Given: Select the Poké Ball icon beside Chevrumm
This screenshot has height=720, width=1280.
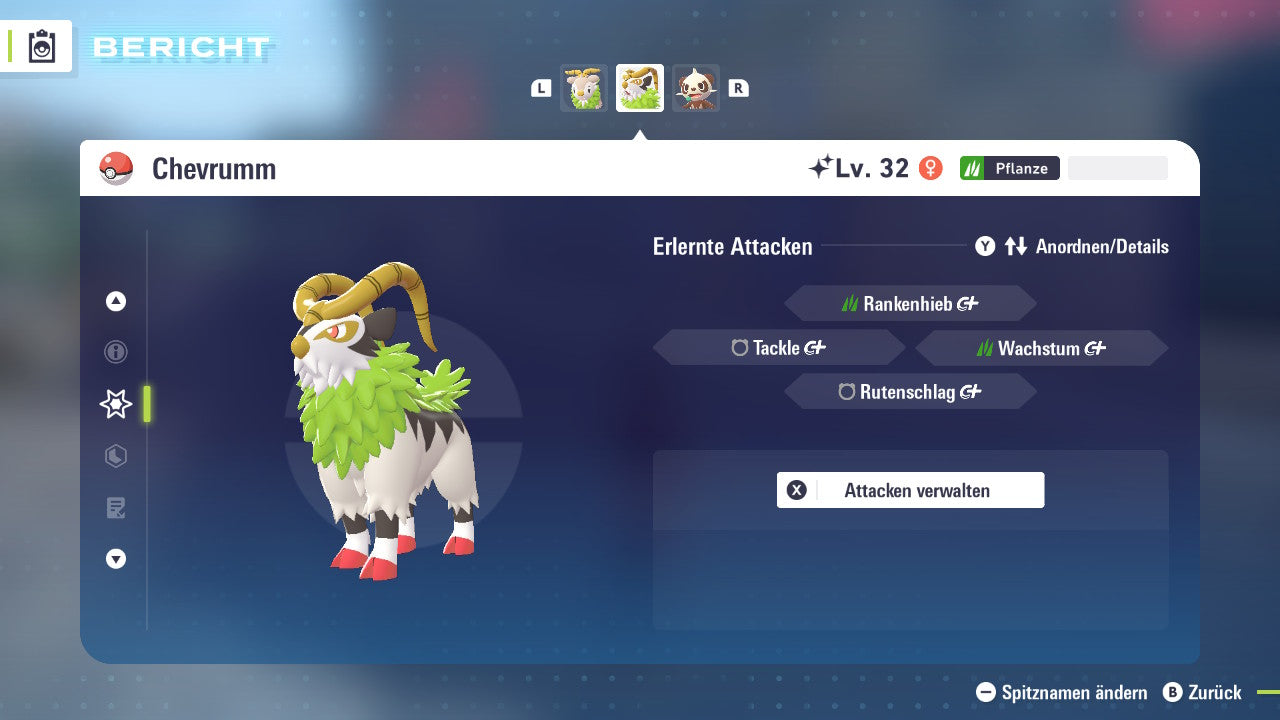Looking at the screenshot, I should [114, 168].
